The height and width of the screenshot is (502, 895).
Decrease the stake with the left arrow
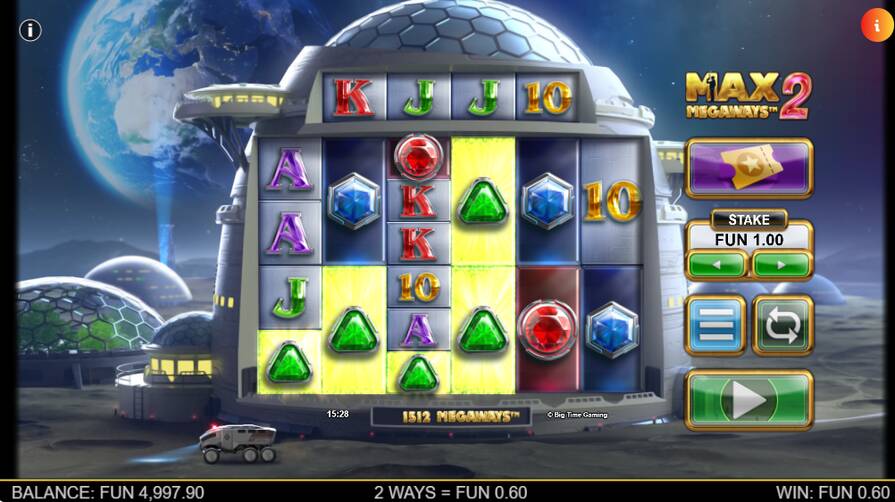pyautogui.click(x=716, y=265)
